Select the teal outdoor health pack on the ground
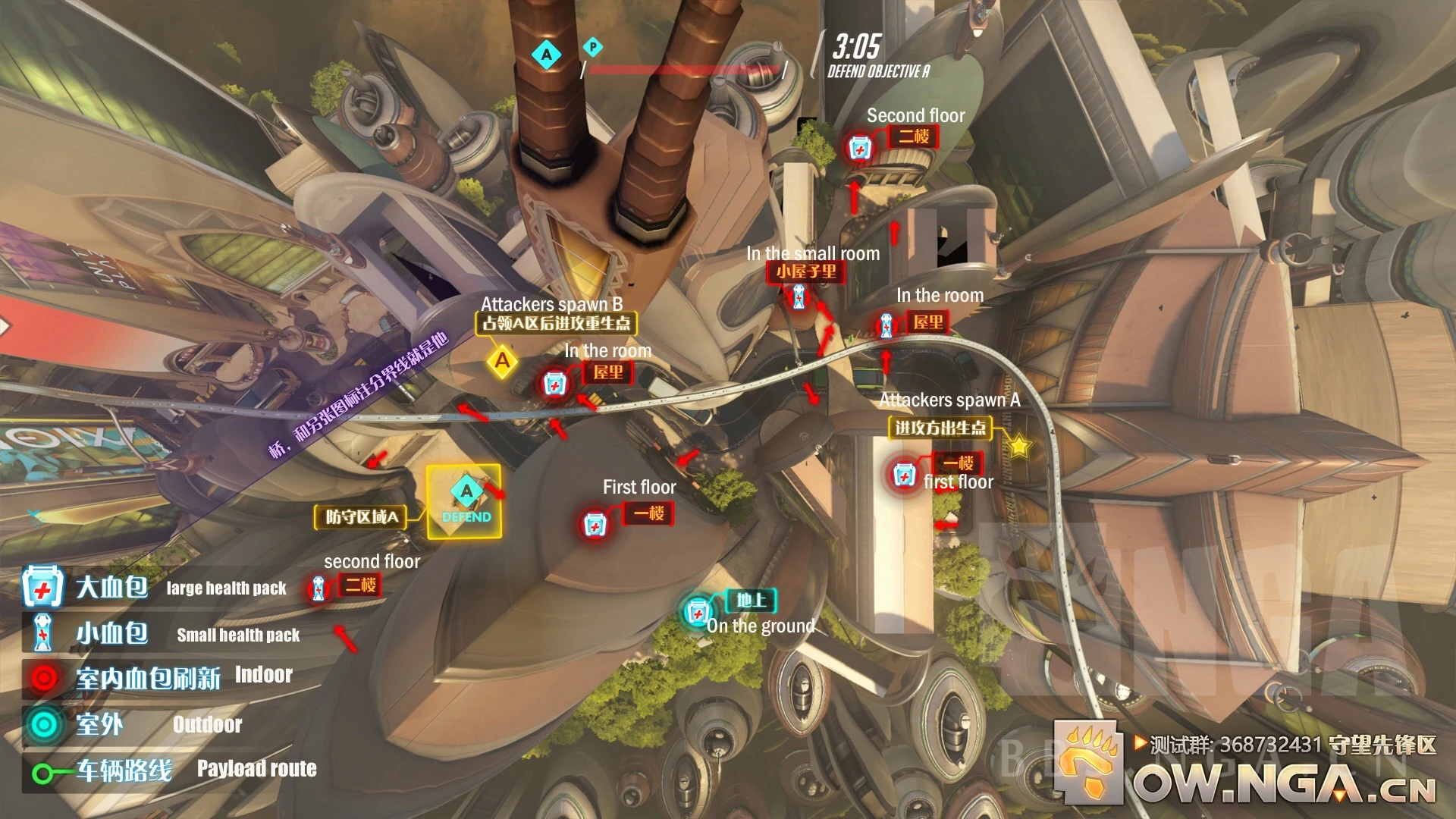This screenshot has width=1456, height=819. (x=697, y=613)
